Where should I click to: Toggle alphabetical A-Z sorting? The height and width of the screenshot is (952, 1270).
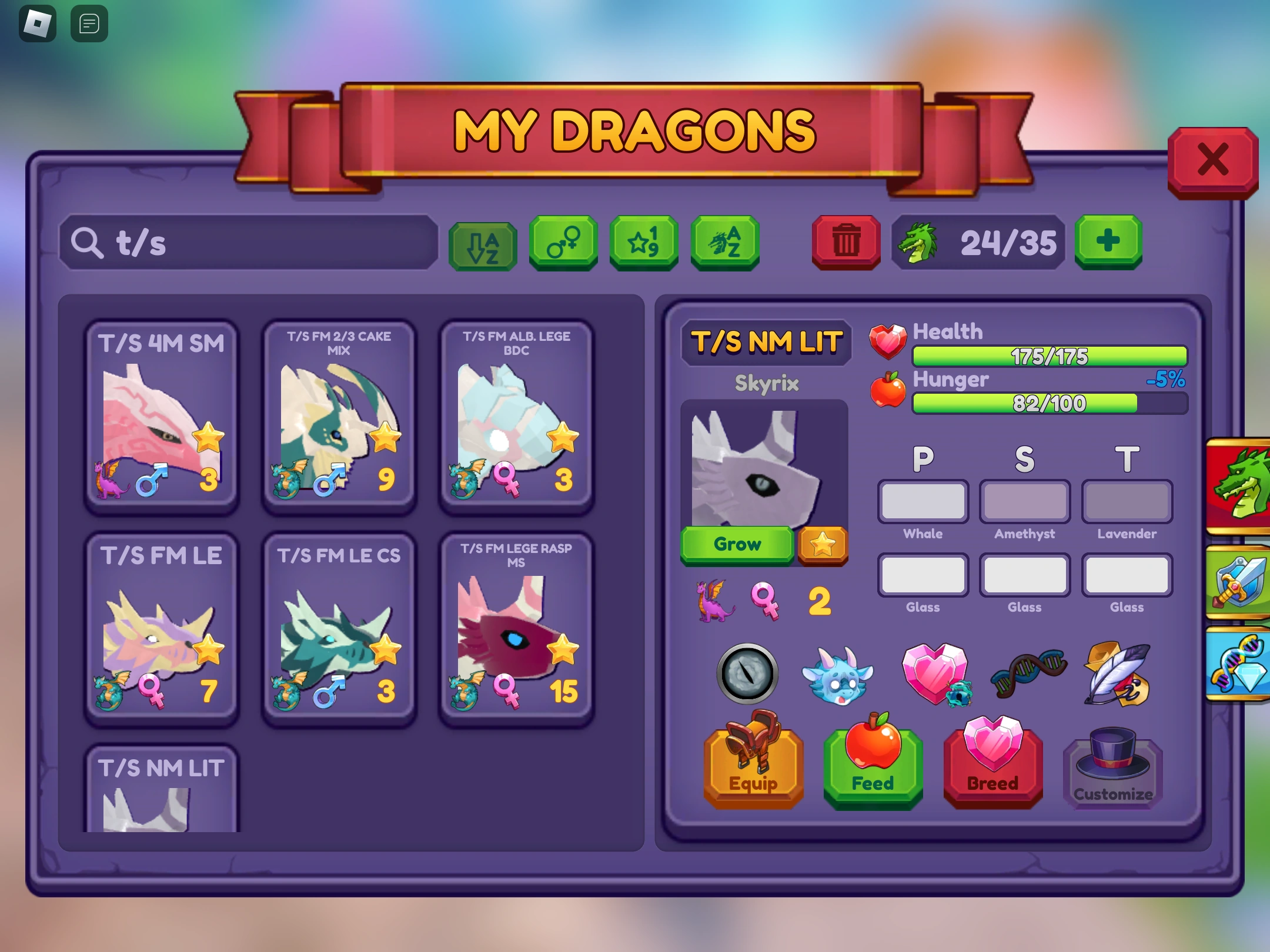(482, 244)
